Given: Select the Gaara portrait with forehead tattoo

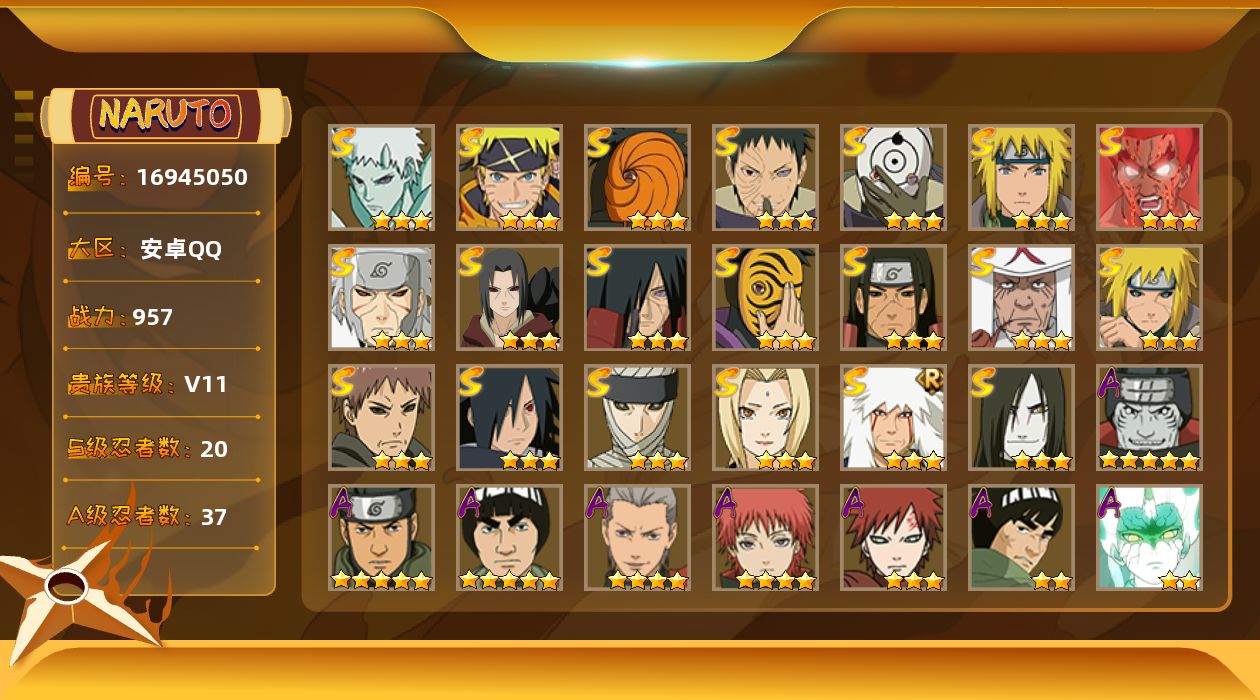Looking at the screenshot, I should (893, 537).
